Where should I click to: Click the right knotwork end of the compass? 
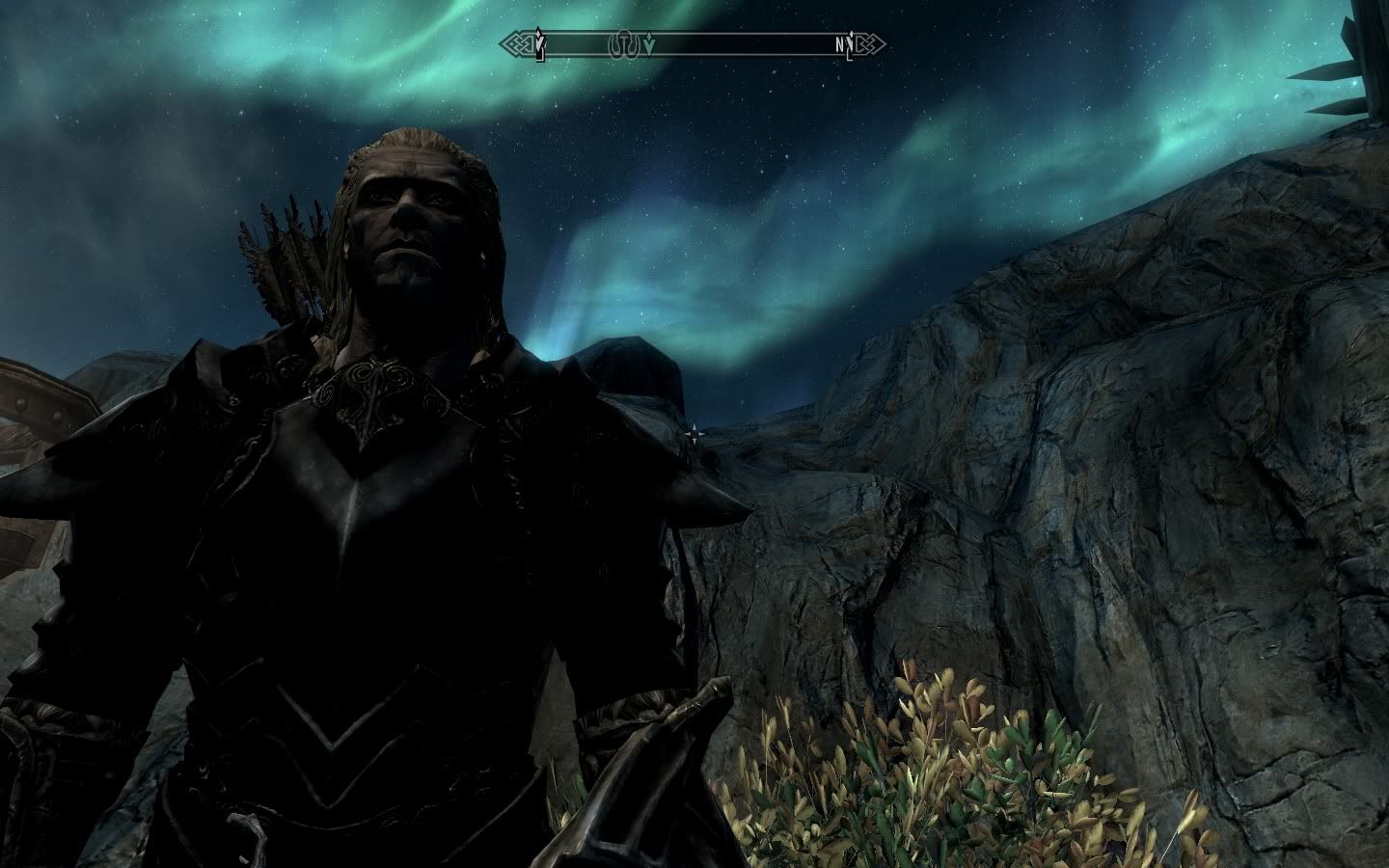868,43
